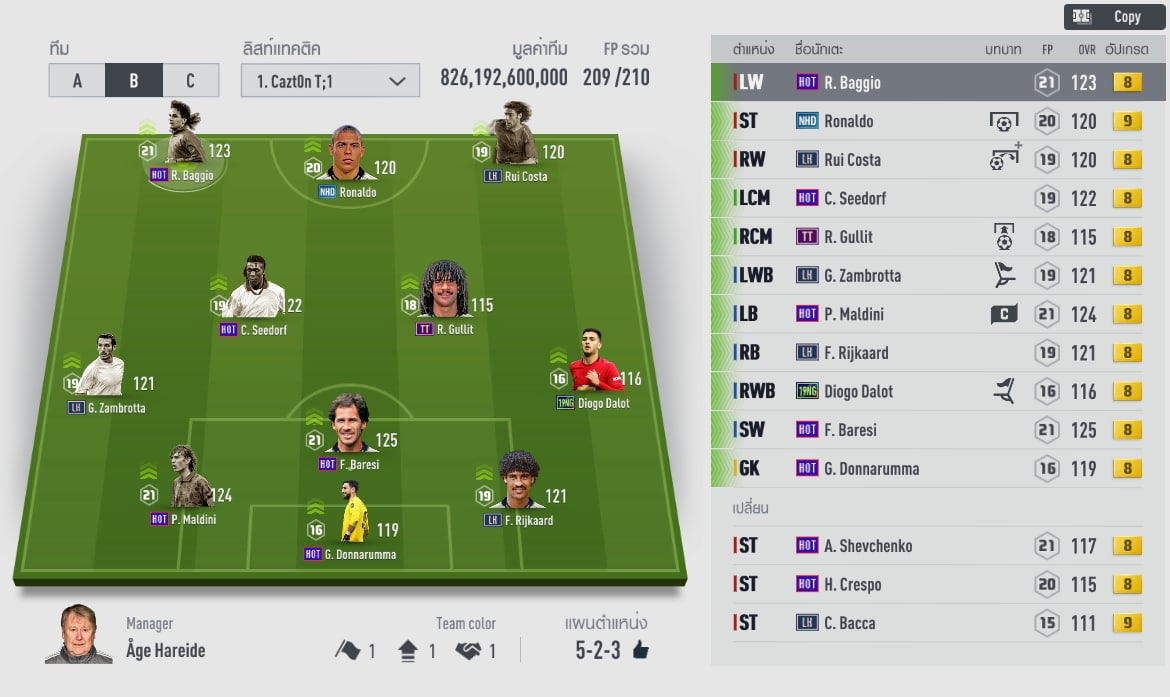1170x697 pixels.
Task: Select the Rui Costa list row
Action: (x=938, y=160)
